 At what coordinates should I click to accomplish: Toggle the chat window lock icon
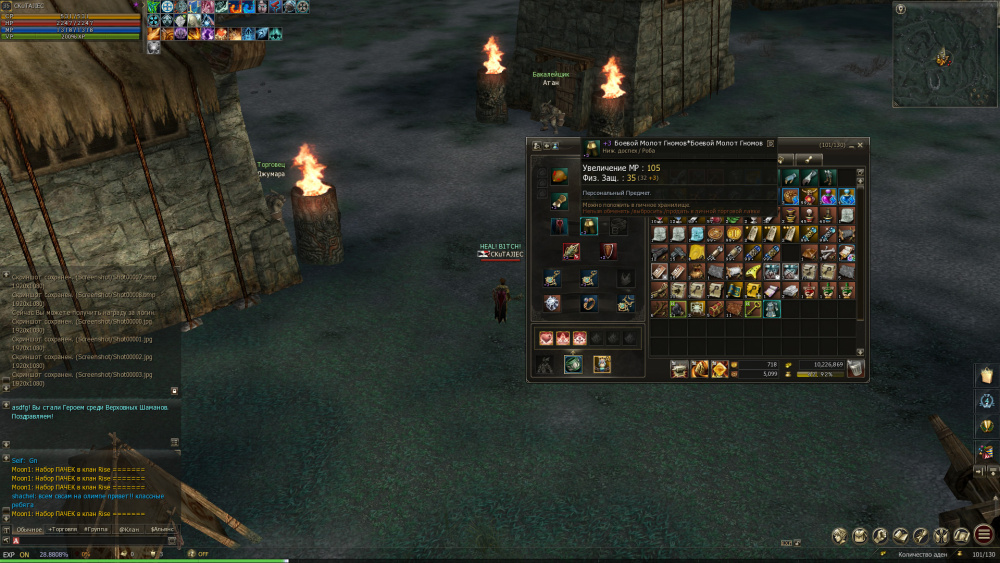pyautogui.click(x=174, y=390)
